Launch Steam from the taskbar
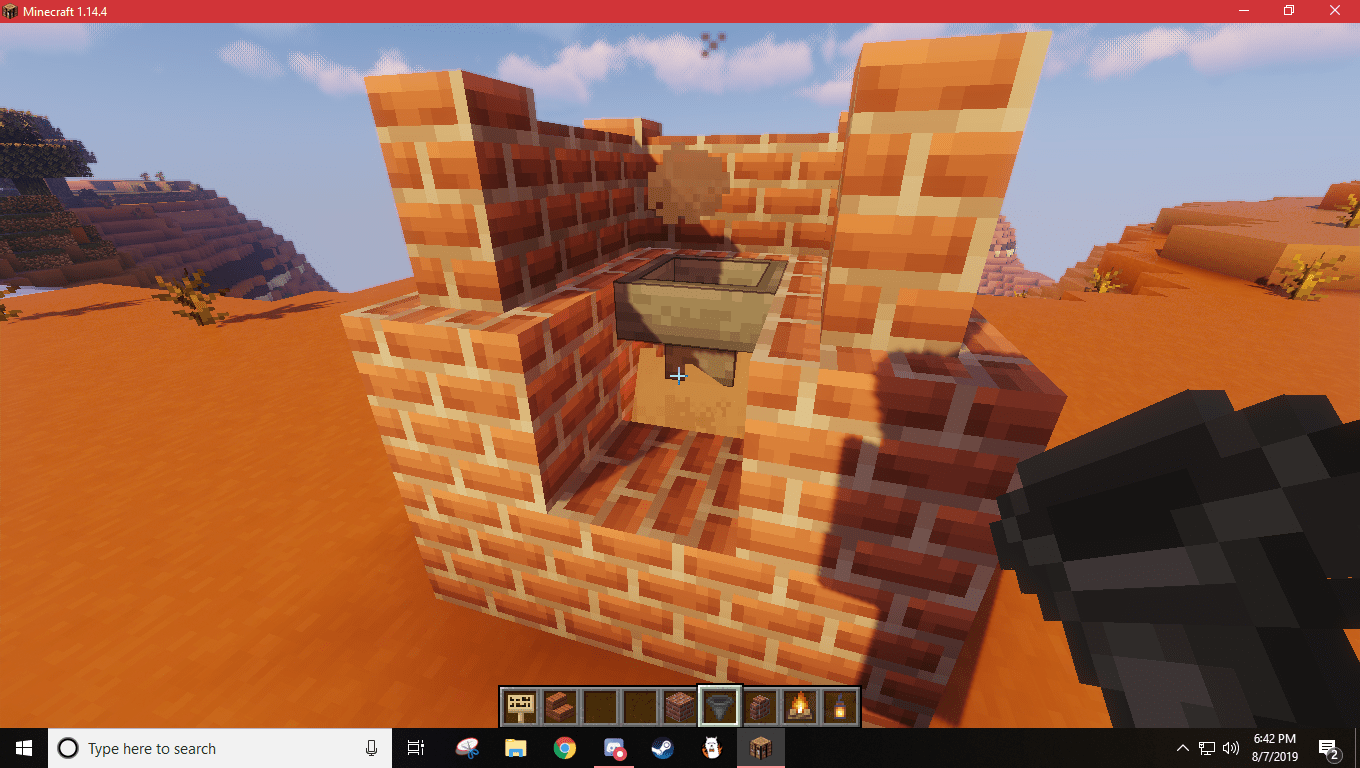The height and width of the screenshot is (768, 1360). point(662,748)
